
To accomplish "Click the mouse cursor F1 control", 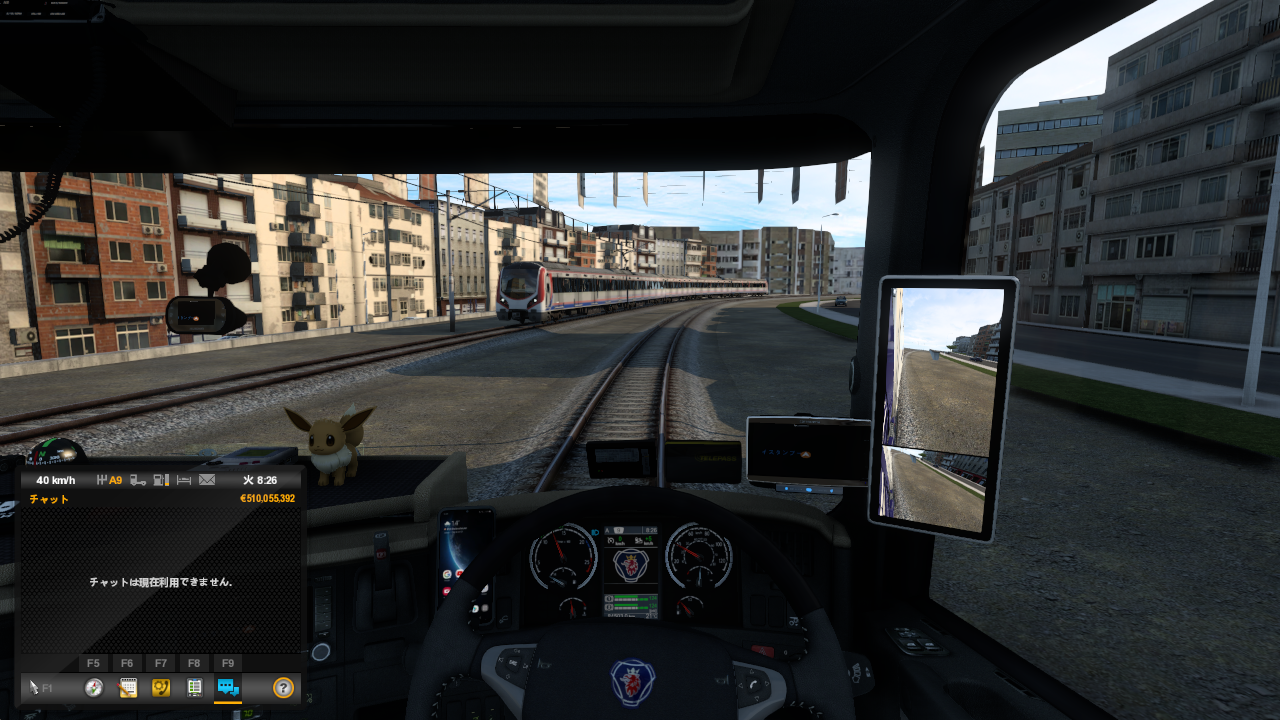I will pos(40,687).
